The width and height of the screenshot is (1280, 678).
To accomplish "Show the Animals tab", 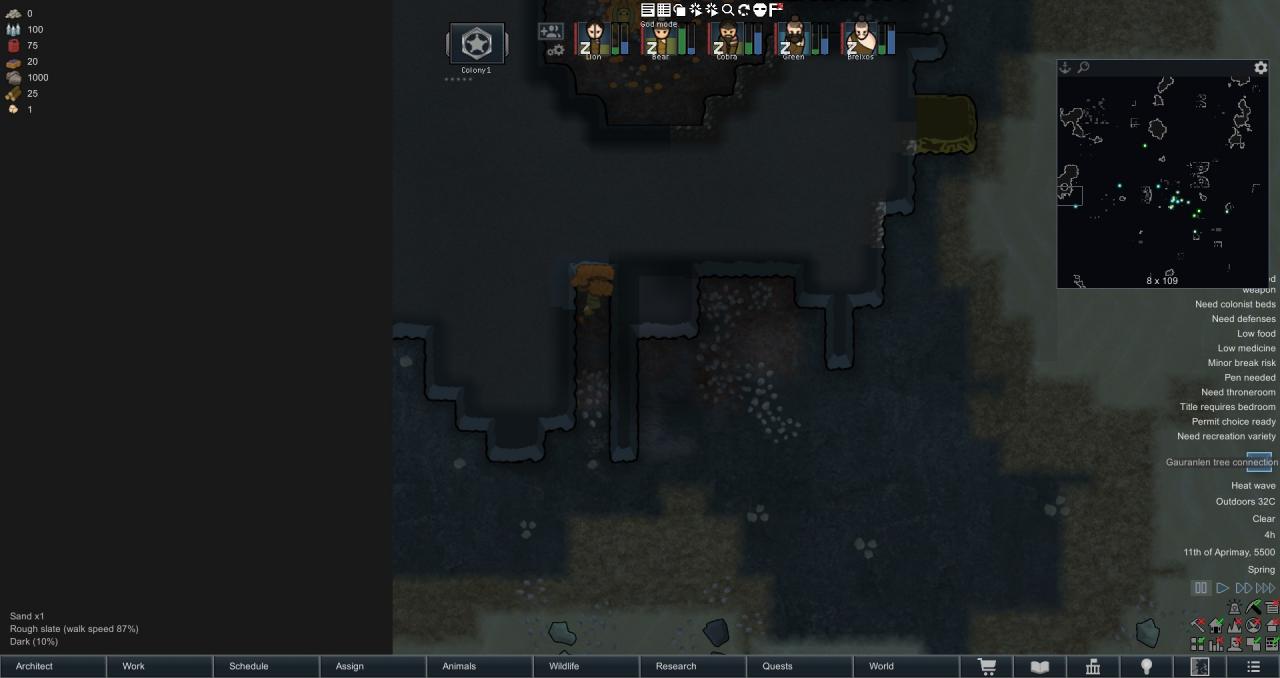I will [480, 666].
